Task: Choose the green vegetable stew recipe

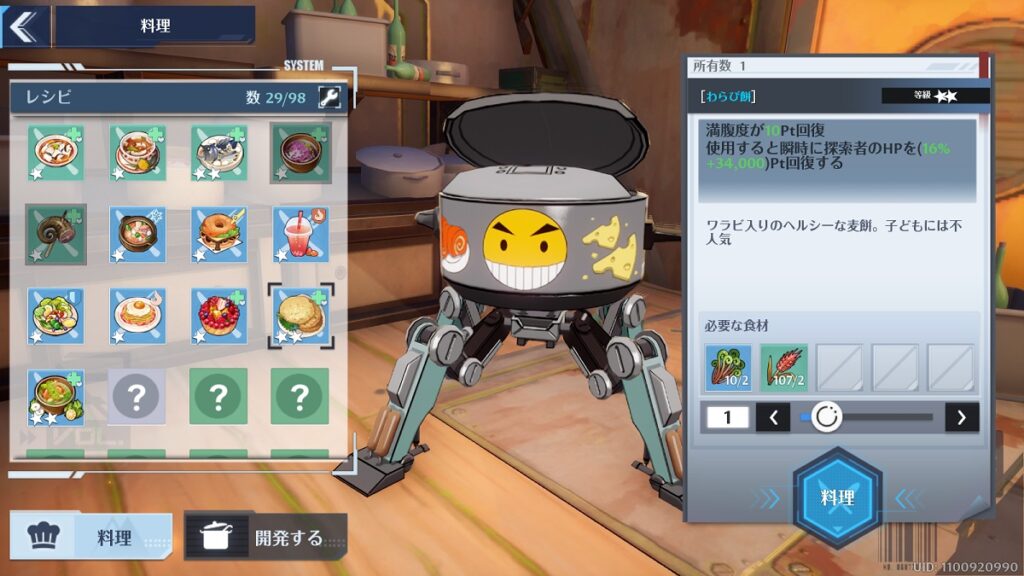Action: coord(55,396)
